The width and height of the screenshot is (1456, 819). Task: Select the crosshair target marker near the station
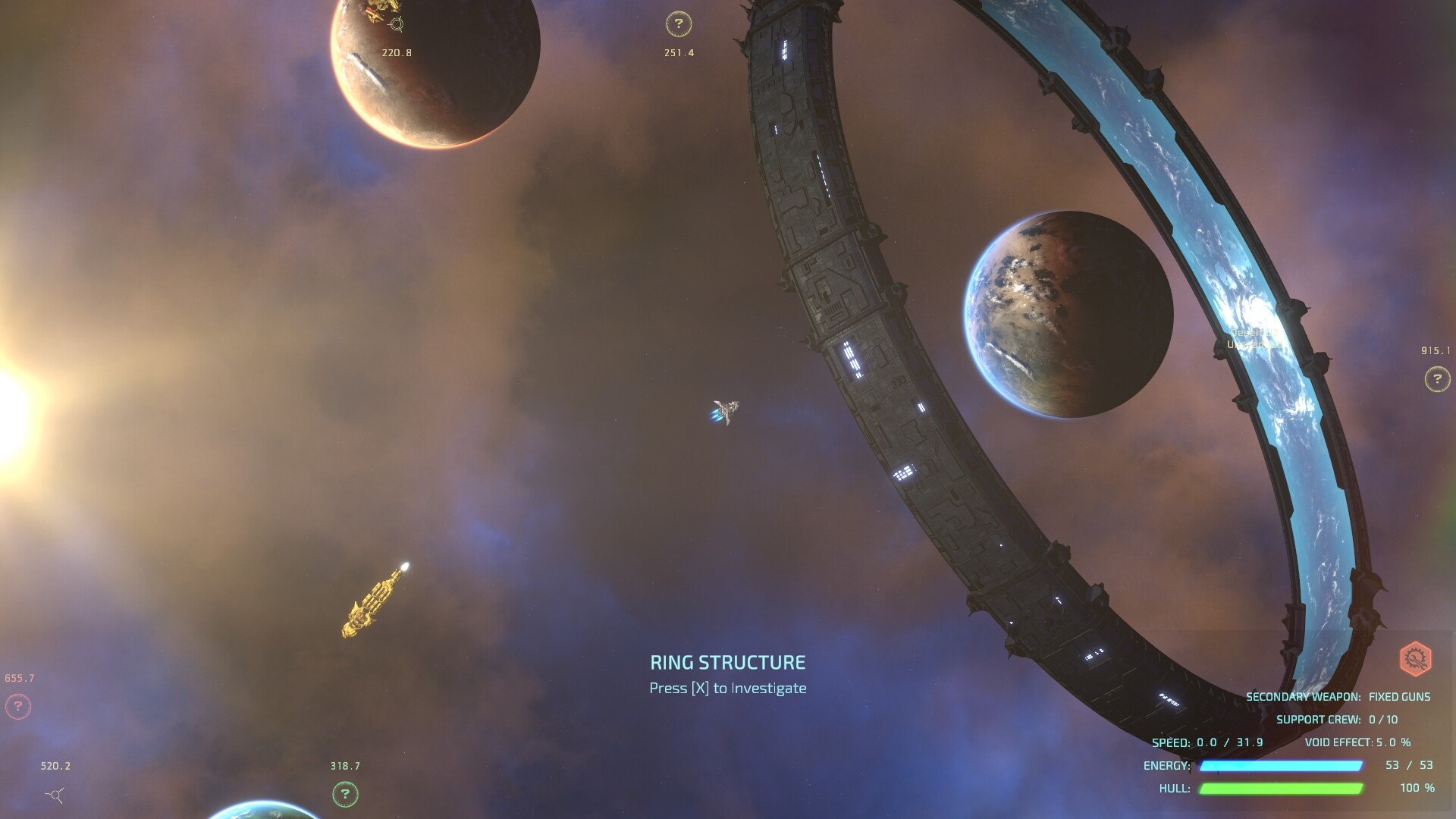[x=396, y=24]
